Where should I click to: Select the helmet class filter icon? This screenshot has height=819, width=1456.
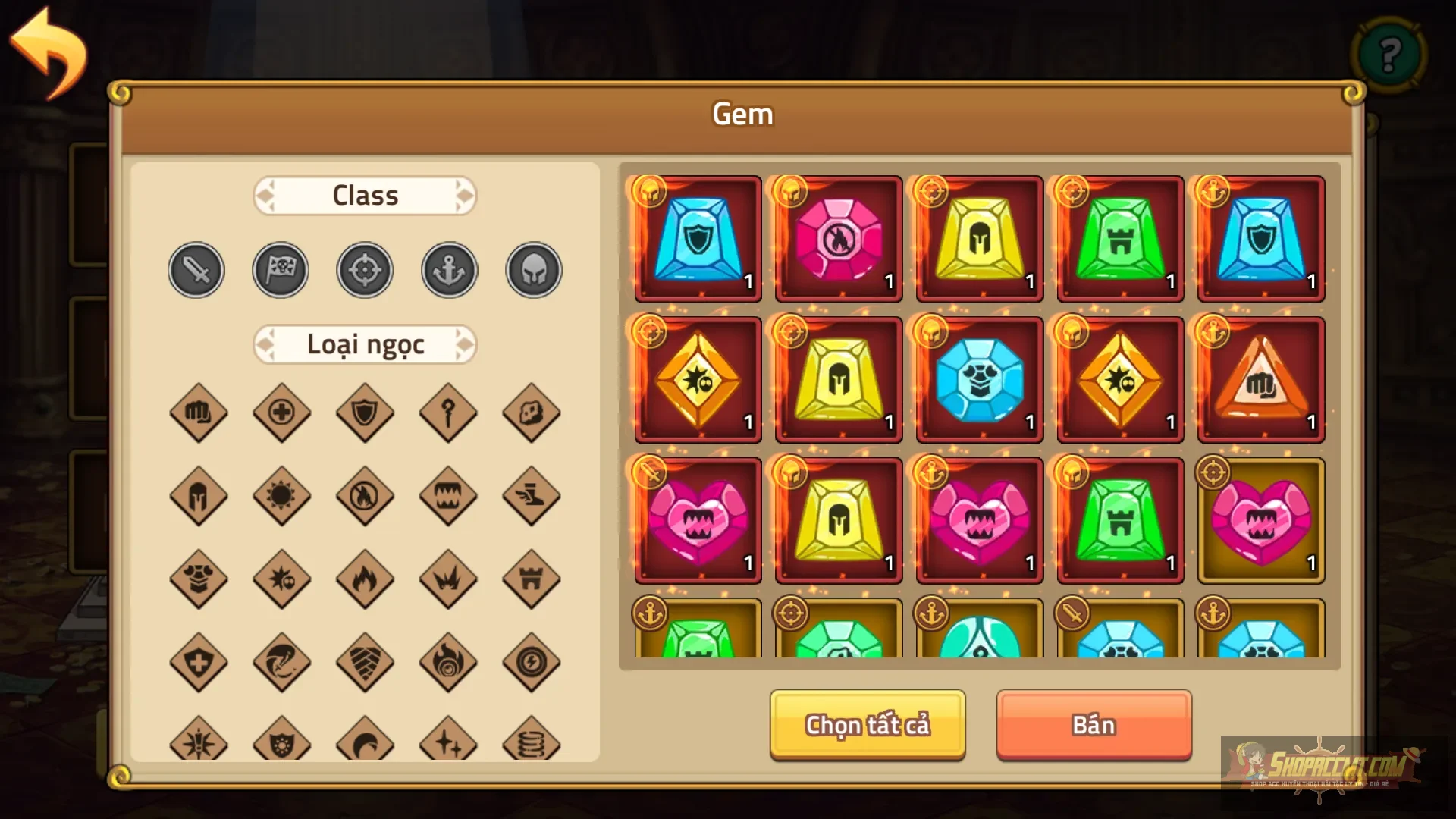pos(532,270)
